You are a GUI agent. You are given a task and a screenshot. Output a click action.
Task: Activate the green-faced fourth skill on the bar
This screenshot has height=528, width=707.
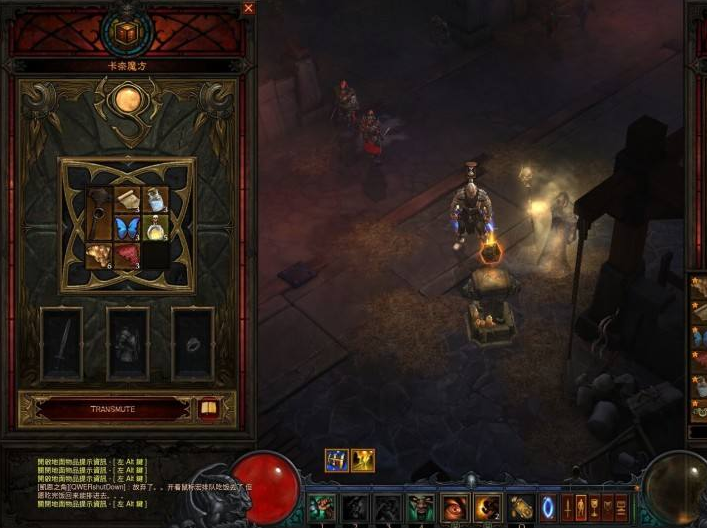click(420, 508)
